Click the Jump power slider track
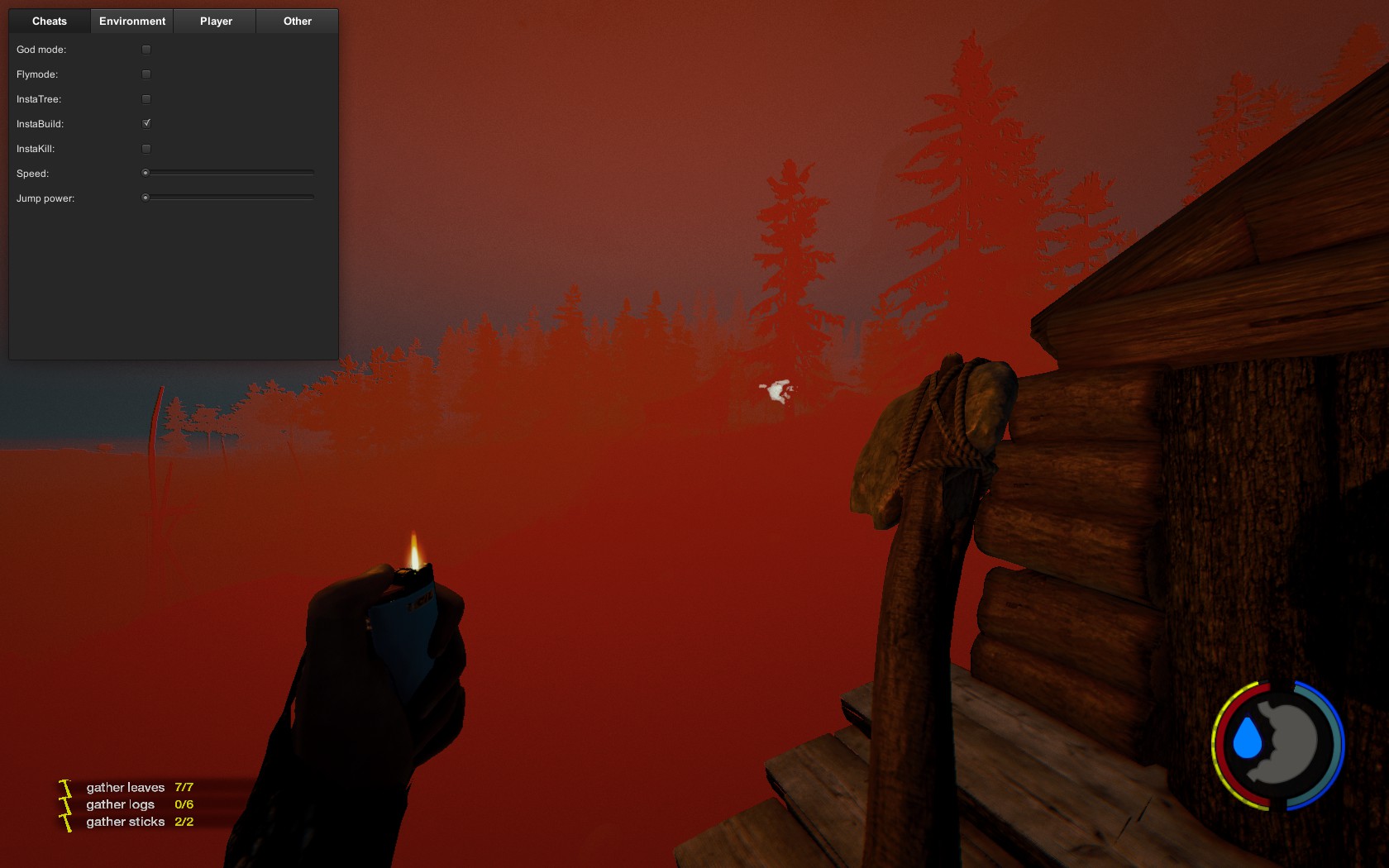This screenshot has height=868, width=1389. (x=230, y=198)
